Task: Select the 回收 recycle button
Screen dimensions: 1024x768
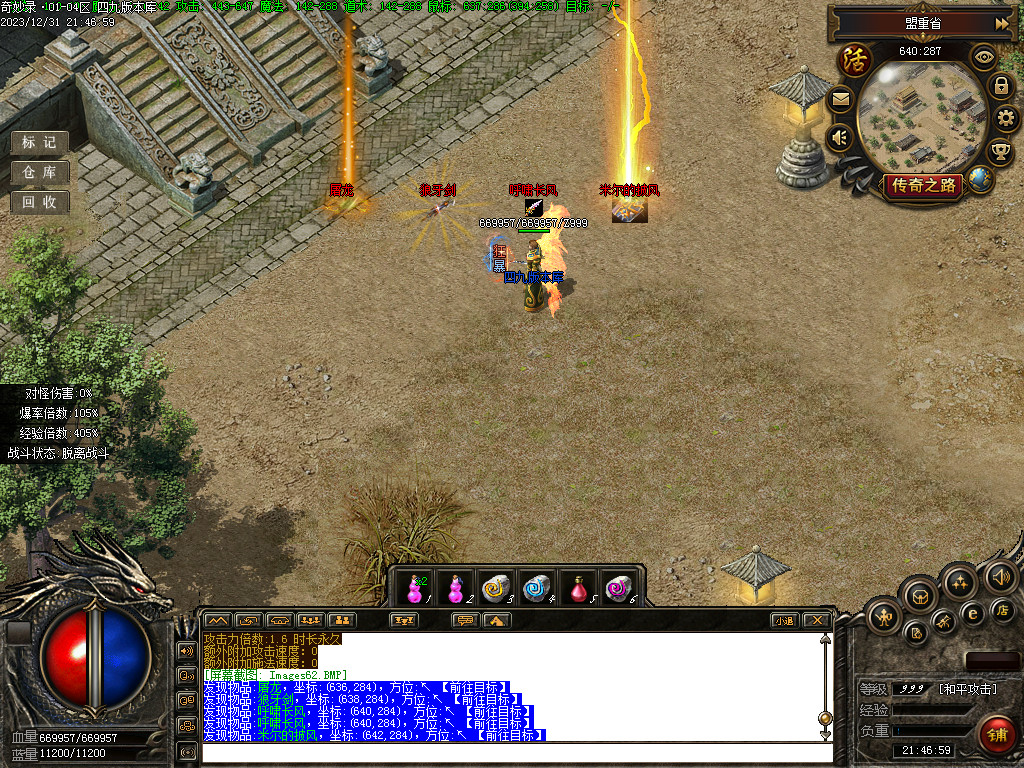Action: tap(39, 202)
